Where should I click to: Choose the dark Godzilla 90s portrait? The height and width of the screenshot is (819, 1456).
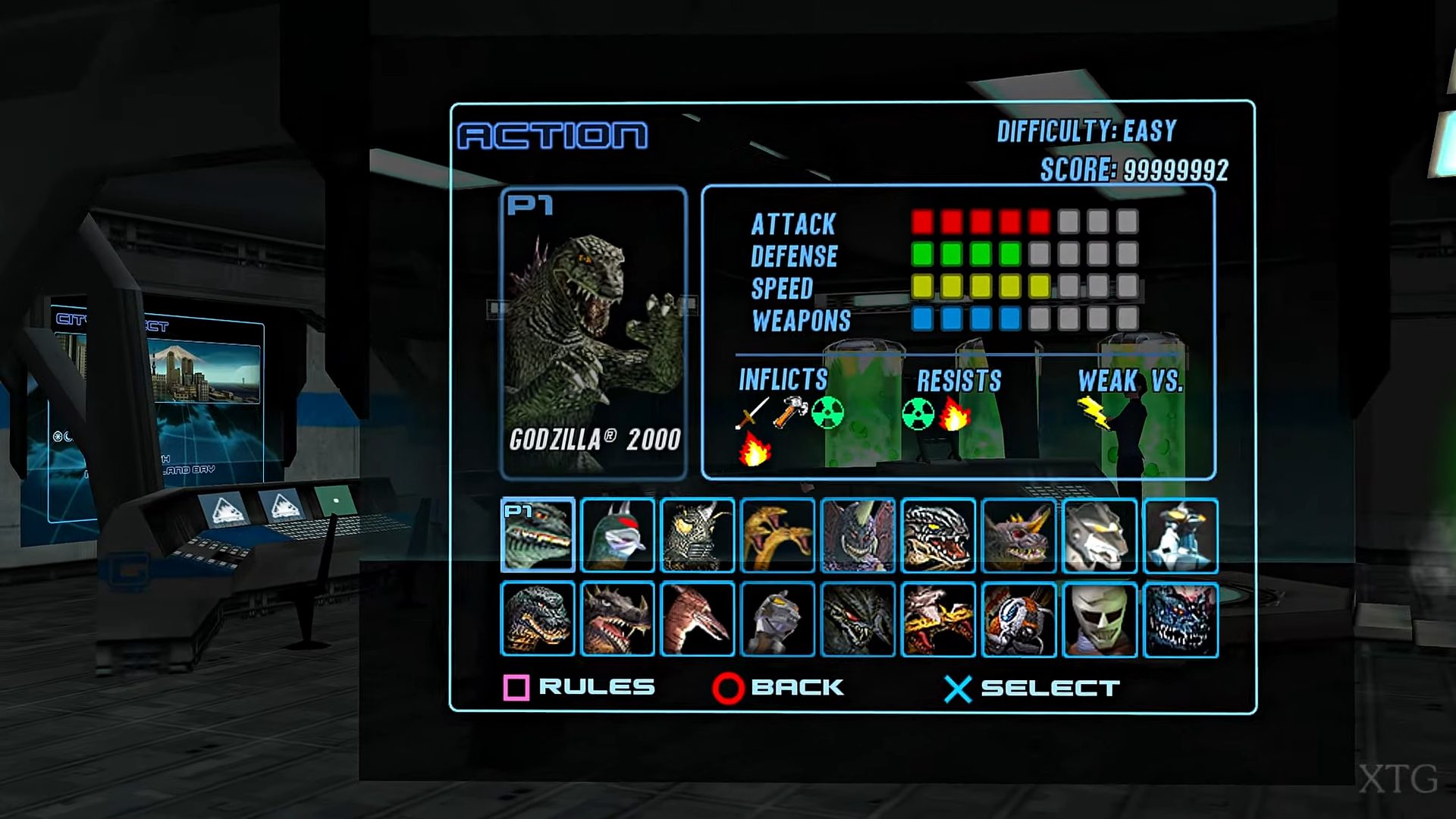tap(538, 619)
